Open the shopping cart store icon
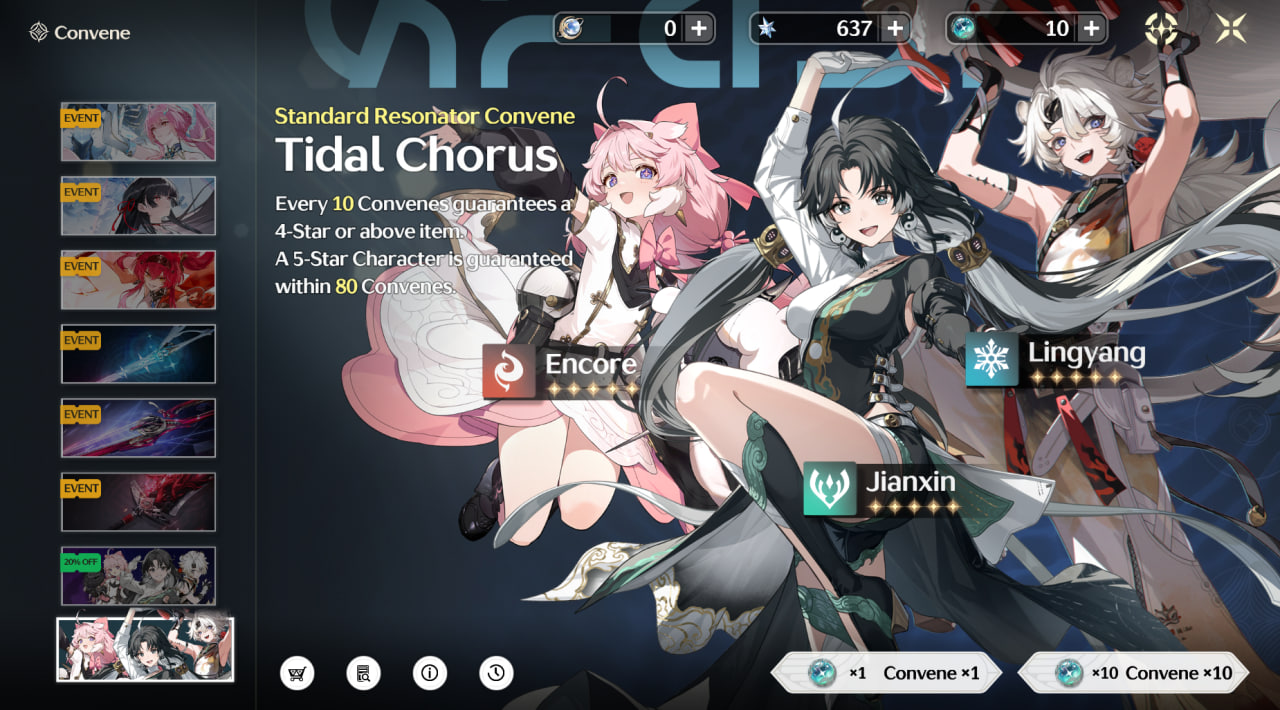Viewport: 1280px width, 710px height. (297, 673)
